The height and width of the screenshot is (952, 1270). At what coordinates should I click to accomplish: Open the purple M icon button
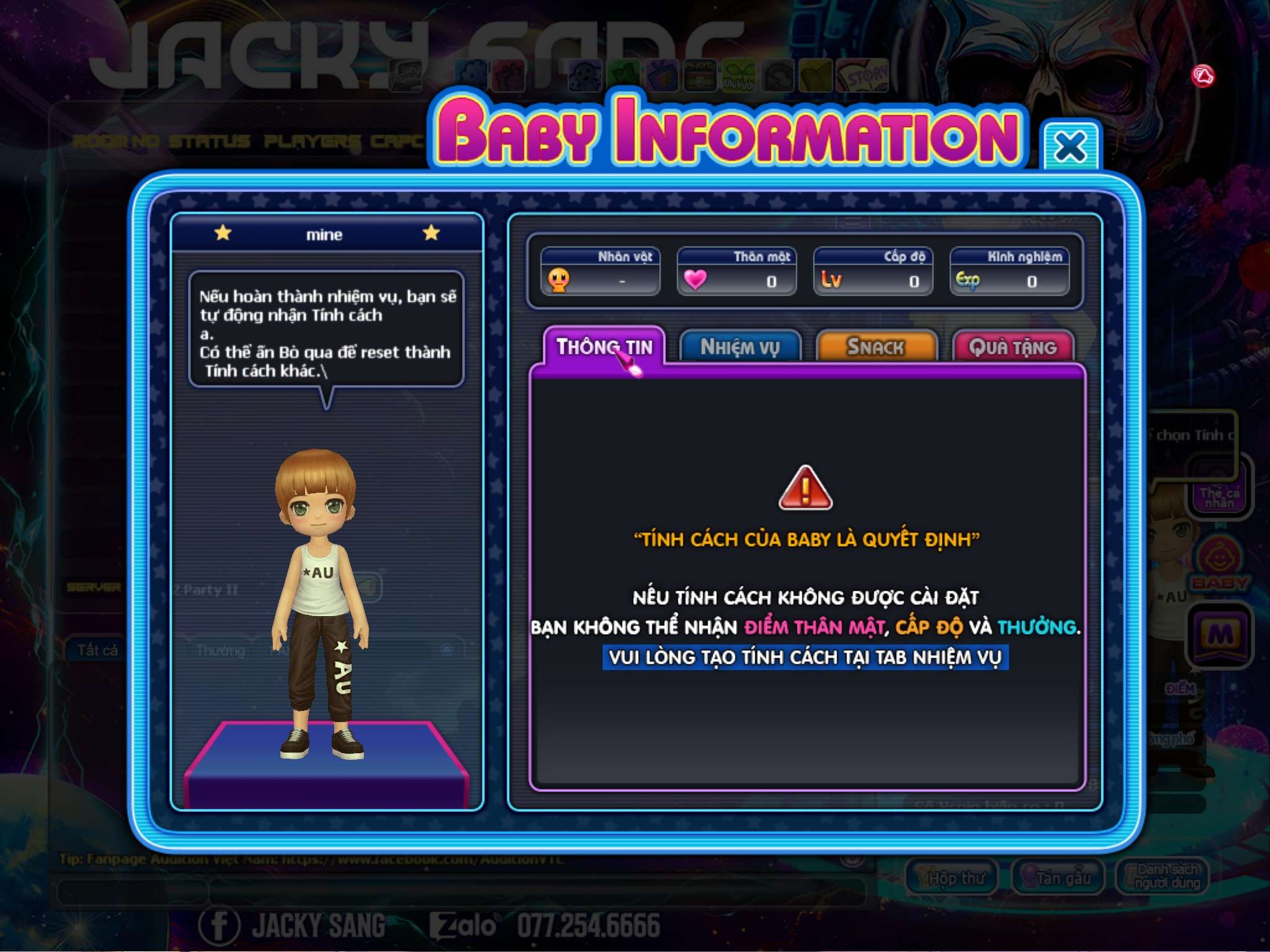coord(1219,635)
